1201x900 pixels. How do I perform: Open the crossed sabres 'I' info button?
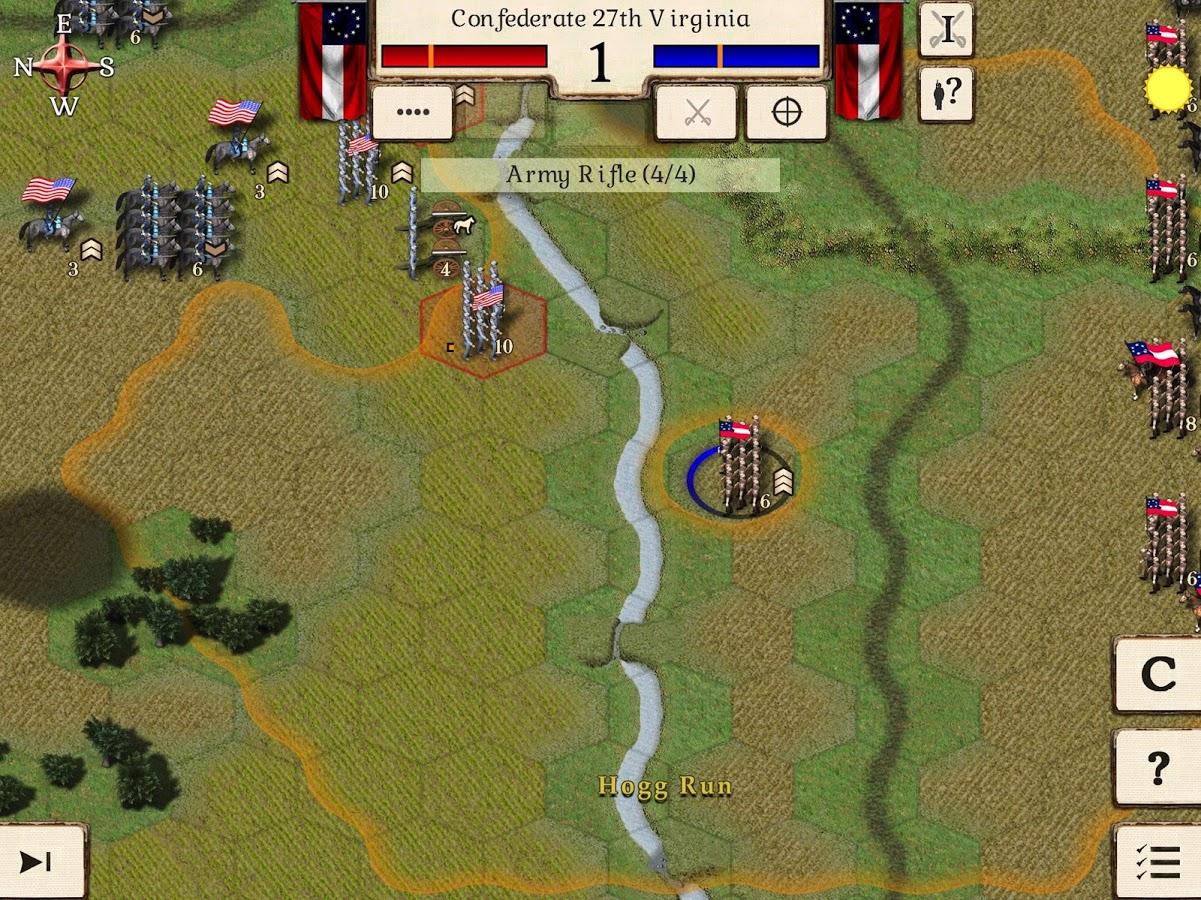pos(945,30)
